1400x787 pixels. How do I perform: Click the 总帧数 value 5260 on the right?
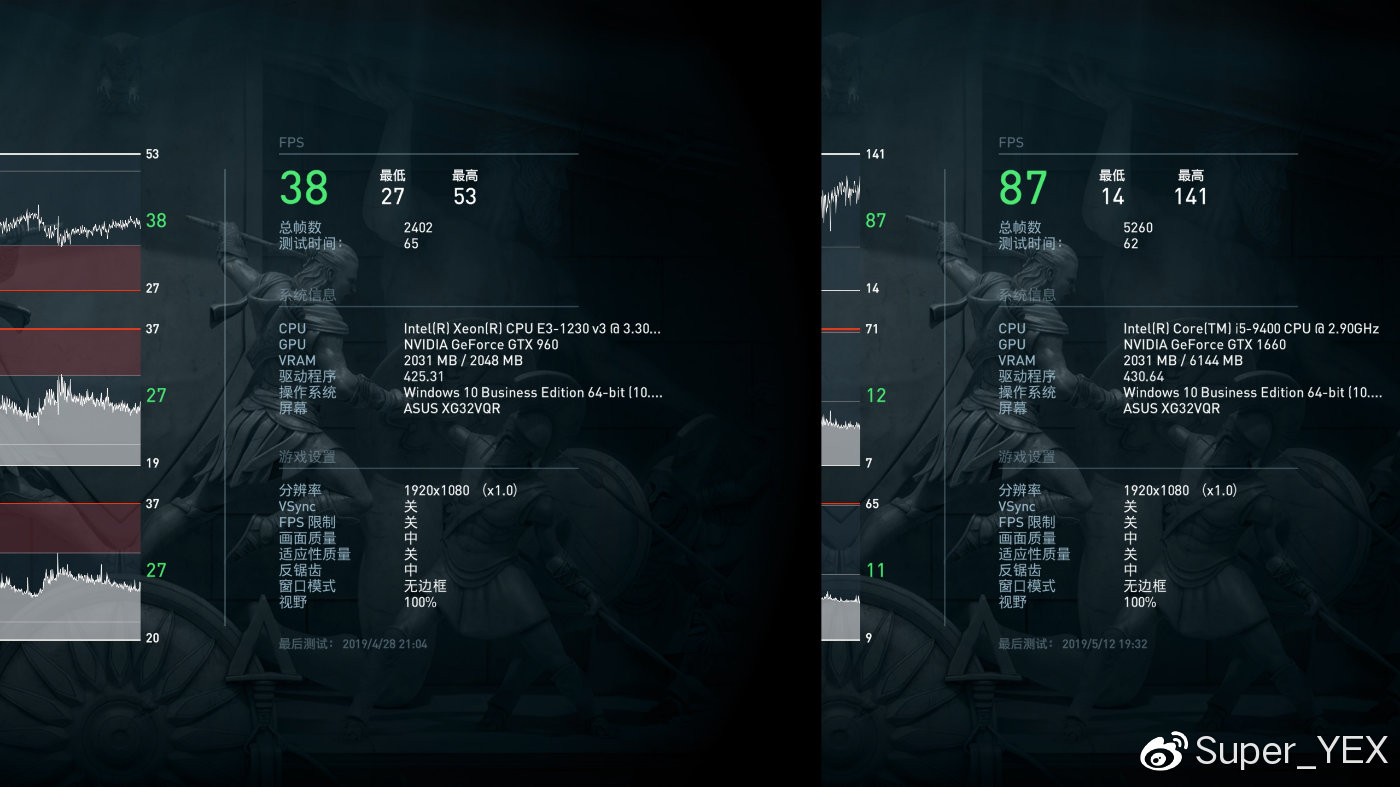(1140, 226)
